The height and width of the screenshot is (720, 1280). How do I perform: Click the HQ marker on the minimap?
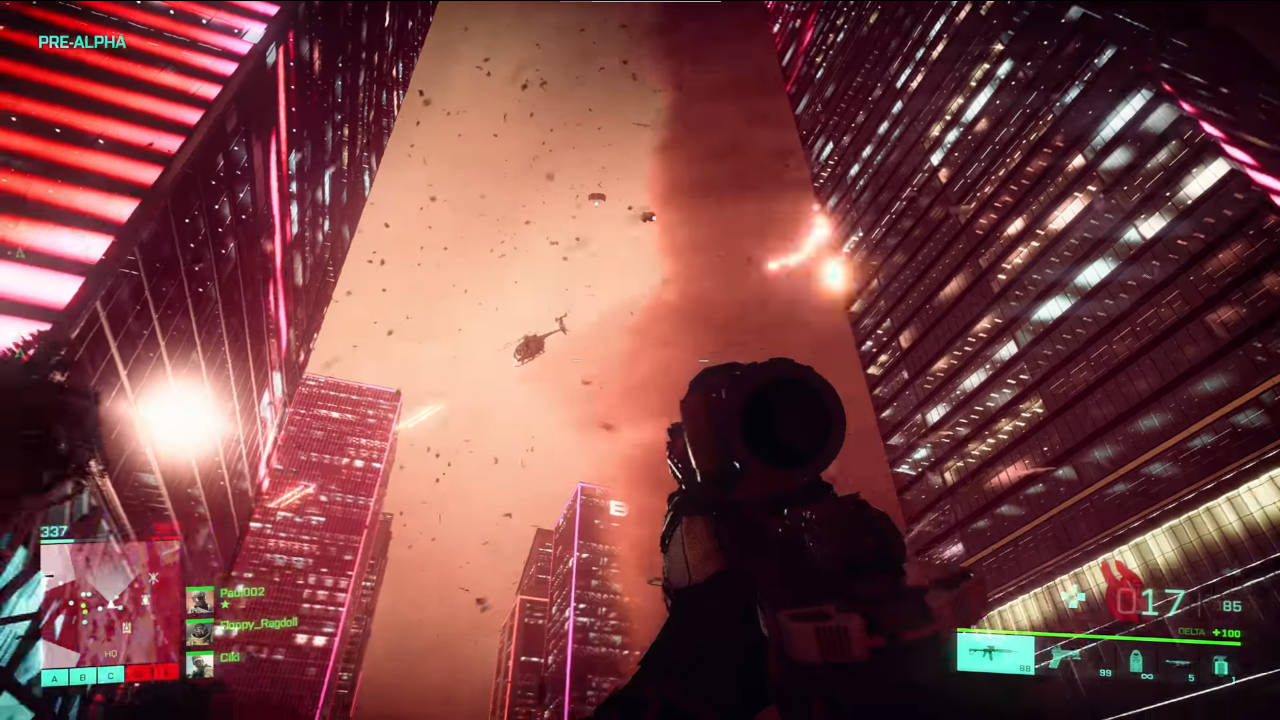pos(112,653)
